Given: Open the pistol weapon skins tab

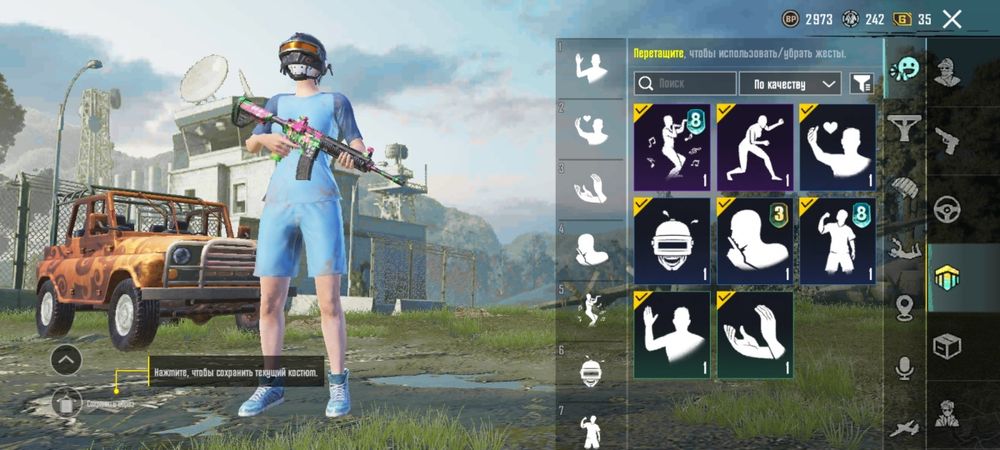Looking at the screenshot, I should 946,140.
